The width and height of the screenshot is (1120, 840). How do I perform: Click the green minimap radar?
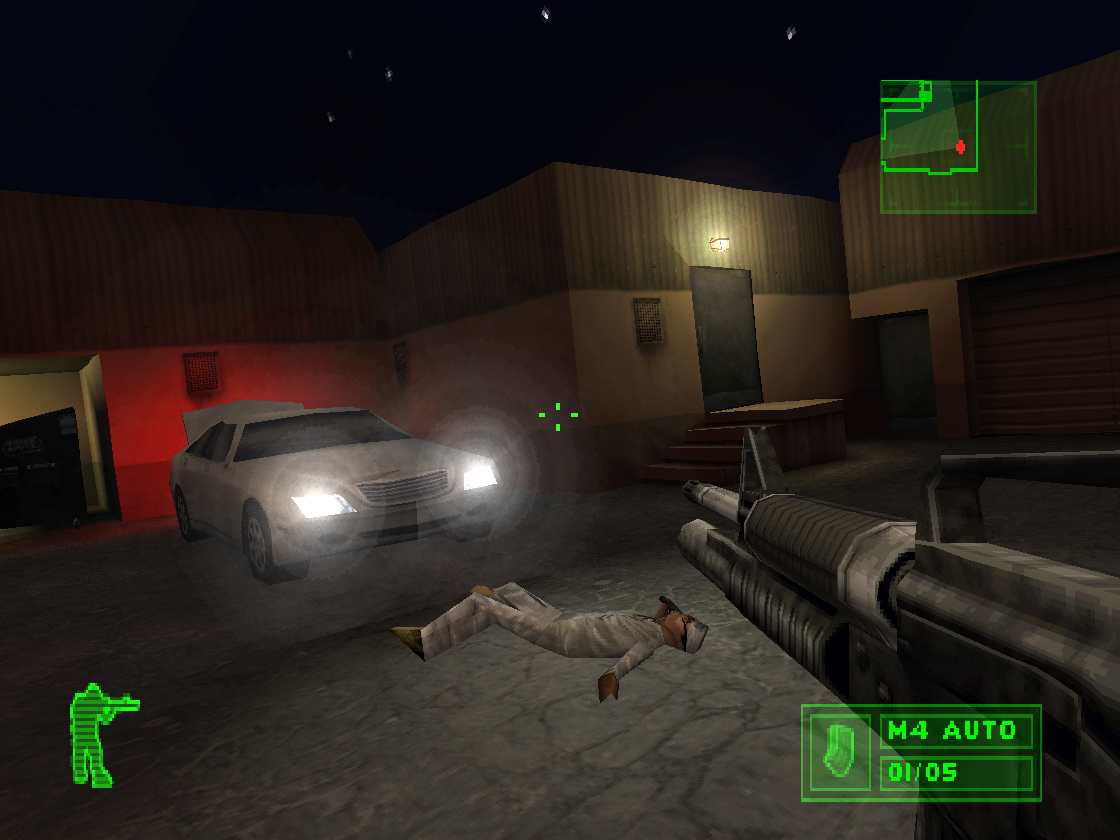[x=957, y=146]
